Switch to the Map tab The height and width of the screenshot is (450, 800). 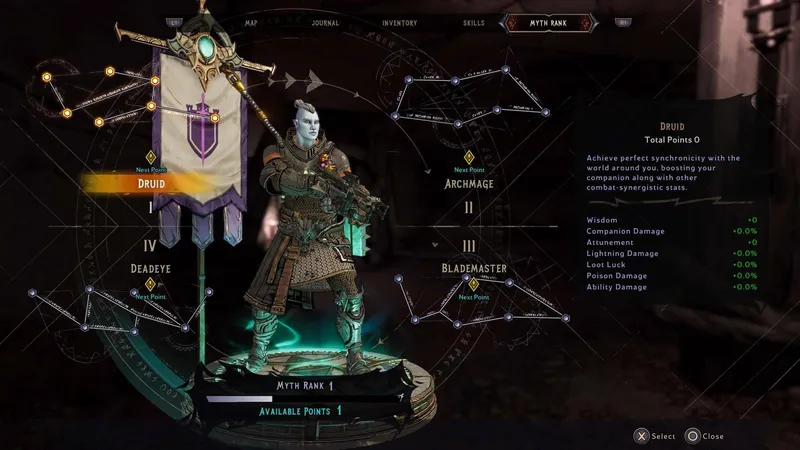tap(251, 22)
